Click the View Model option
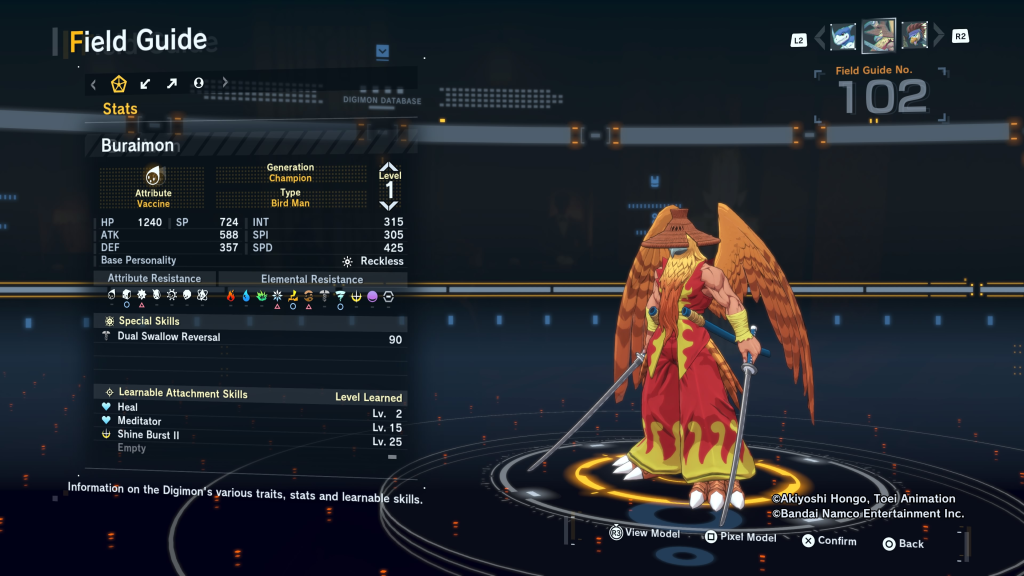The height and width of the screenshot is (576, 1024). point(645,534)
